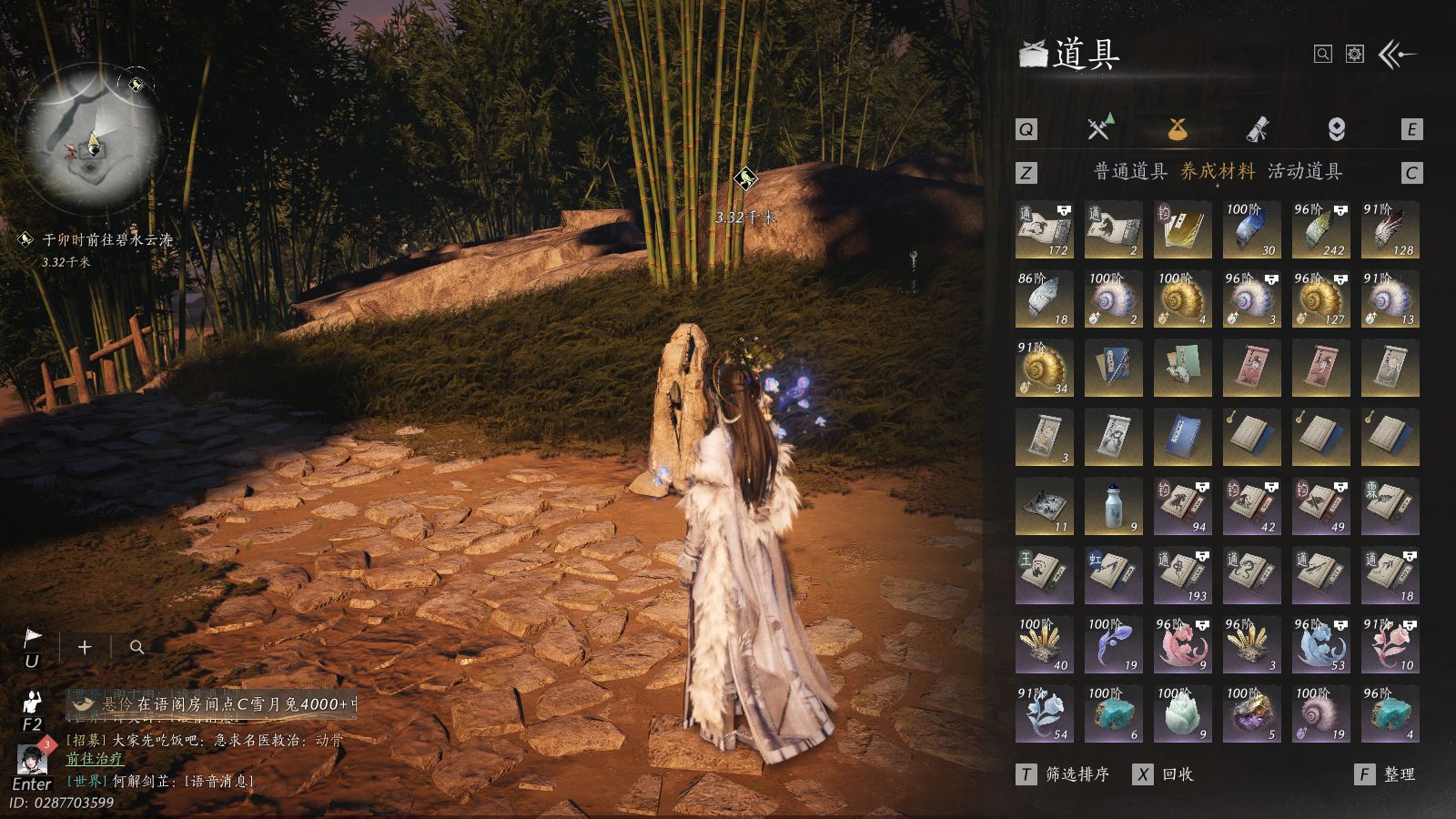The height and width of the screenshot is (819, 1456).
Task: Switch to the 普通道具 sub-tab
Action: click(x=1130, y=171)
